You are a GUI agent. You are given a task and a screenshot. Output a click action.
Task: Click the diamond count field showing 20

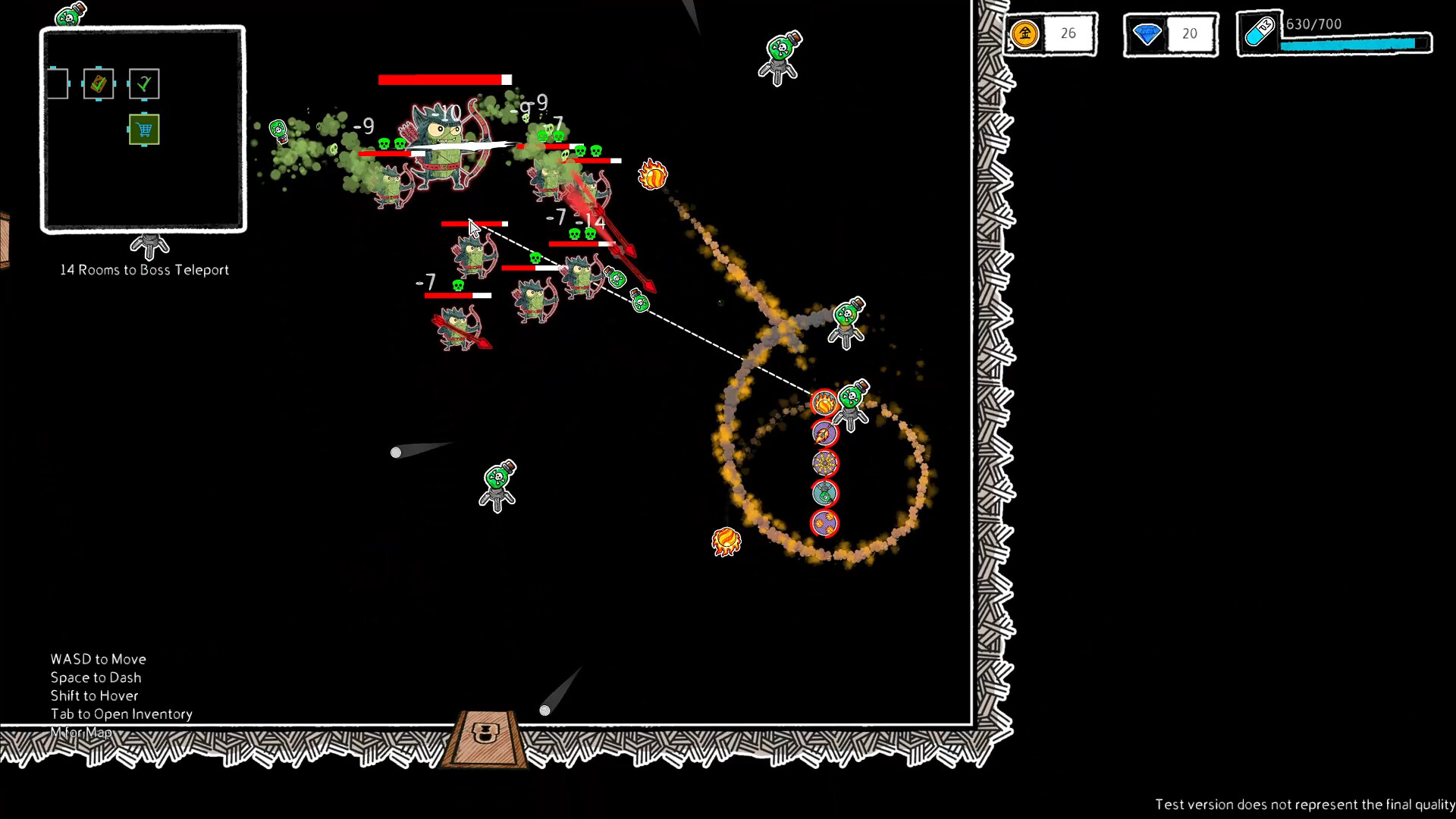tap(1191, 33)
